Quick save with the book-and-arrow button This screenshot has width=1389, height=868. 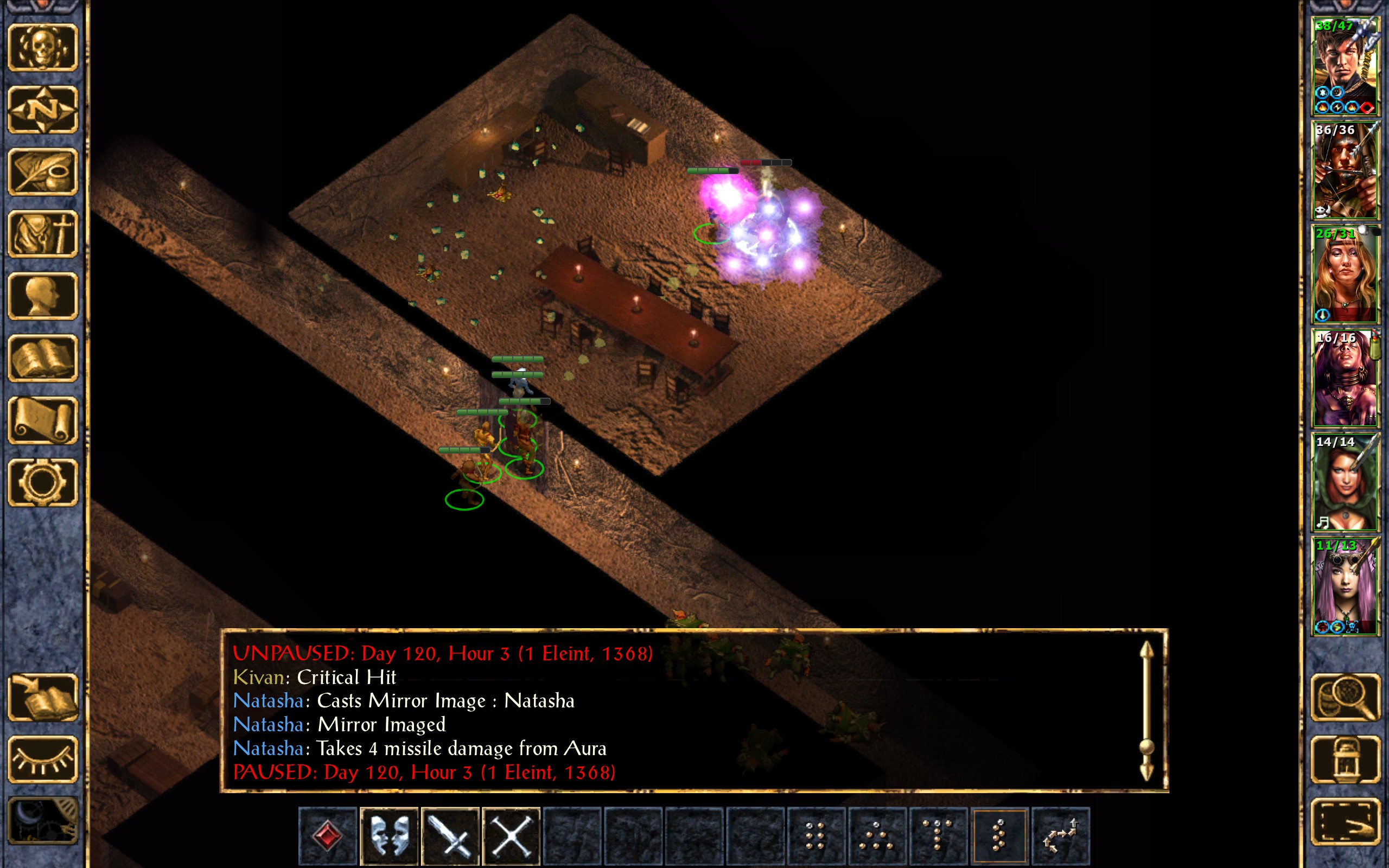(x=42, y=697)
